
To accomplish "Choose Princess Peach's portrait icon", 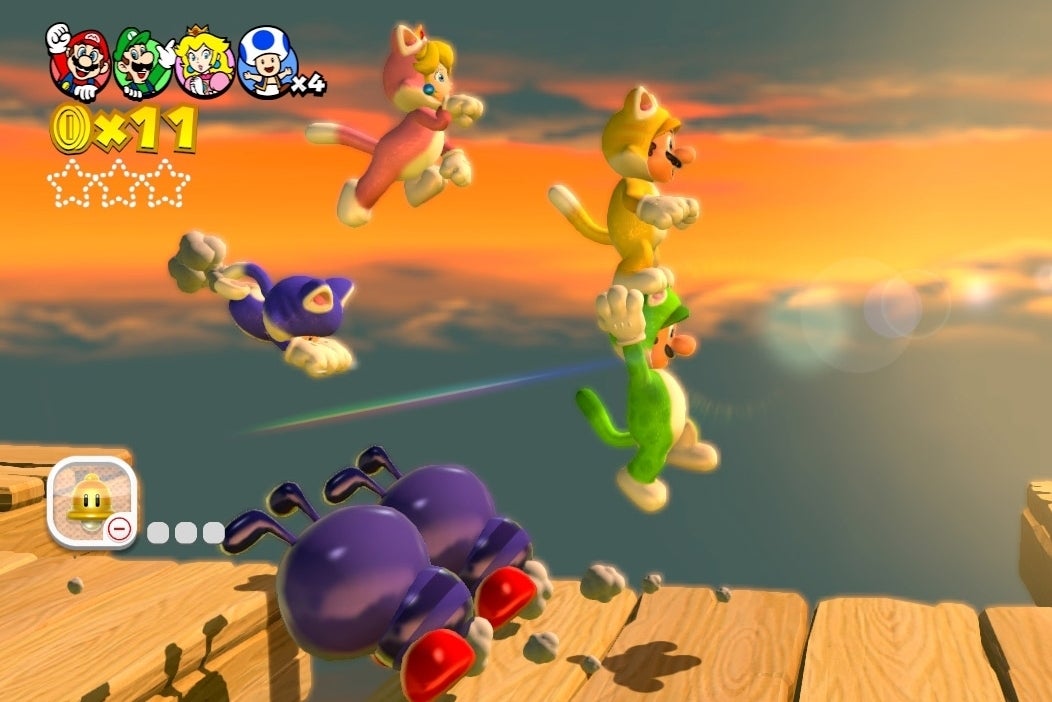I will [205, 62].
